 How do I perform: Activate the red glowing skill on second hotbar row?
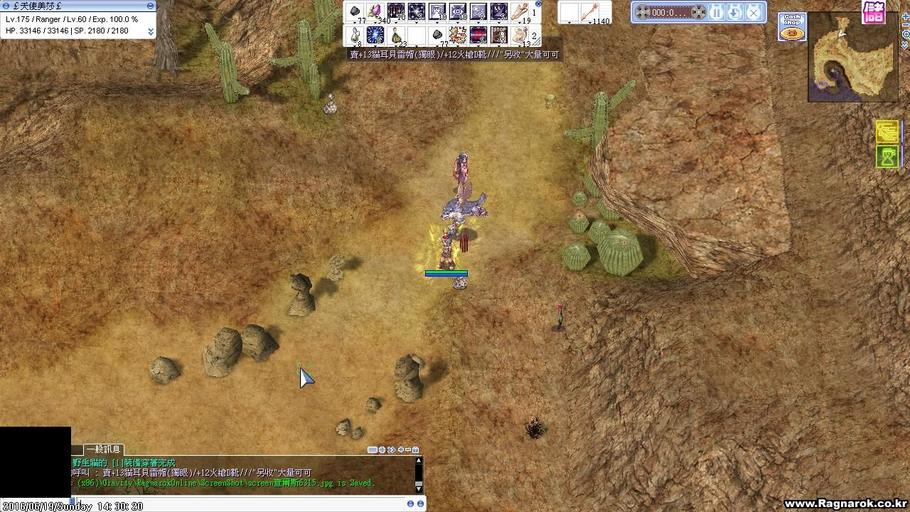click(x=479, y=35)
